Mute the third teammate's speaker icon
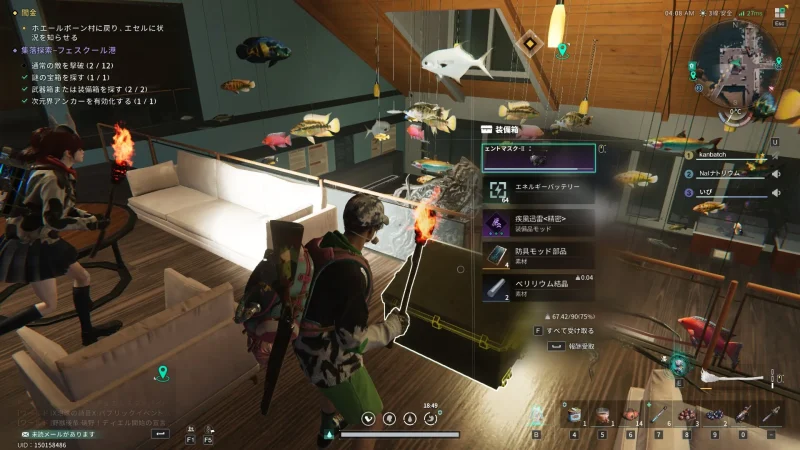The image size is (800, 450). 775,189
